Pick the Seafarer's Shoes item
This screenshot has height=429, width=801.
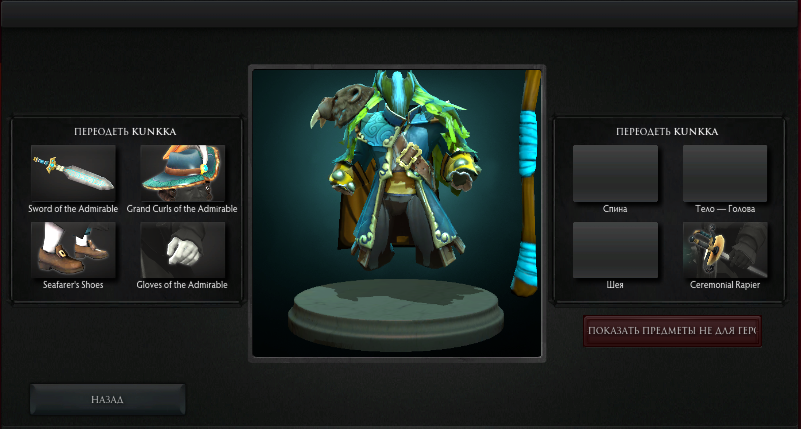click(x=73, y=249)
